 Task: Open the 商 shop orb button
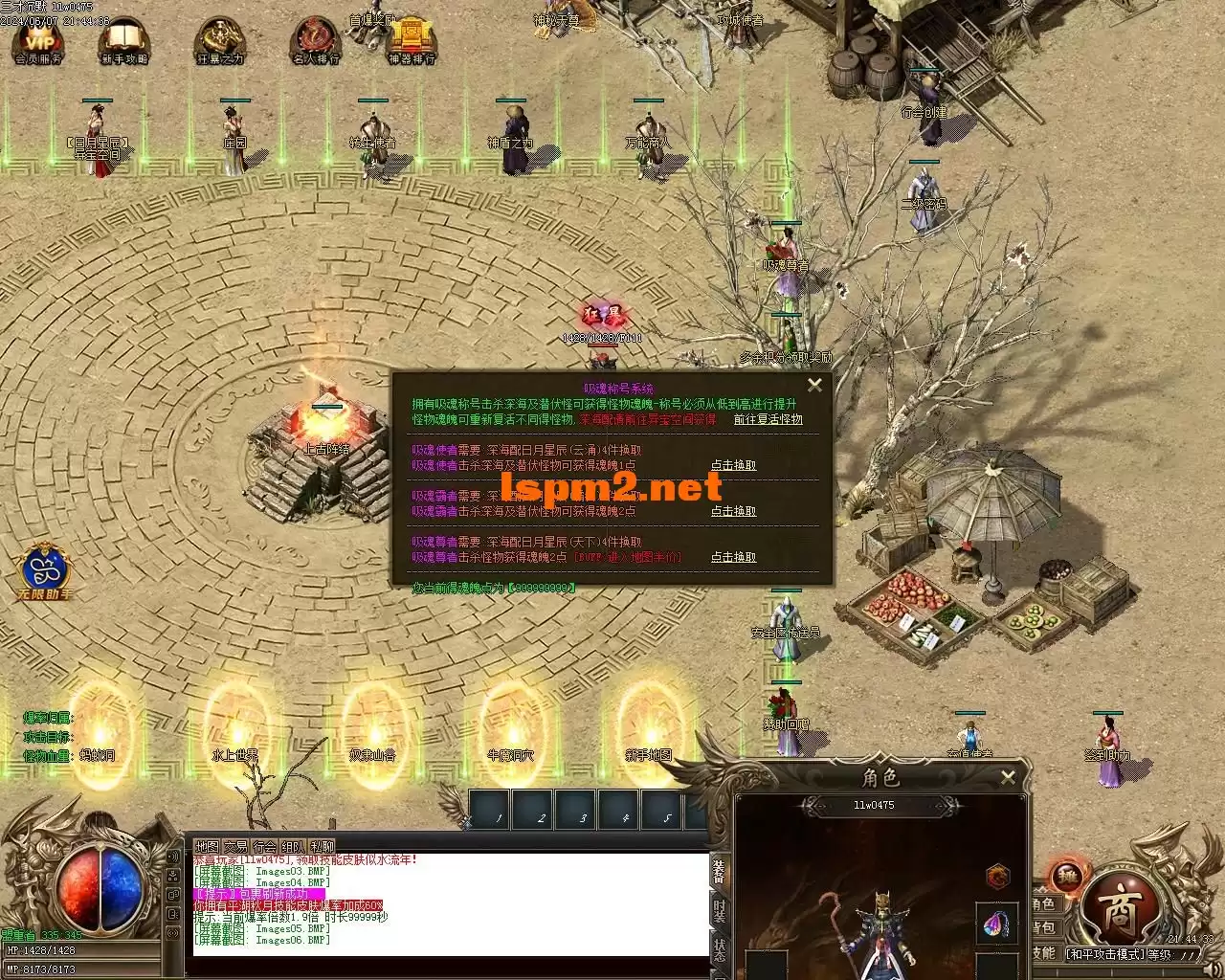[x=1121, y=912]
